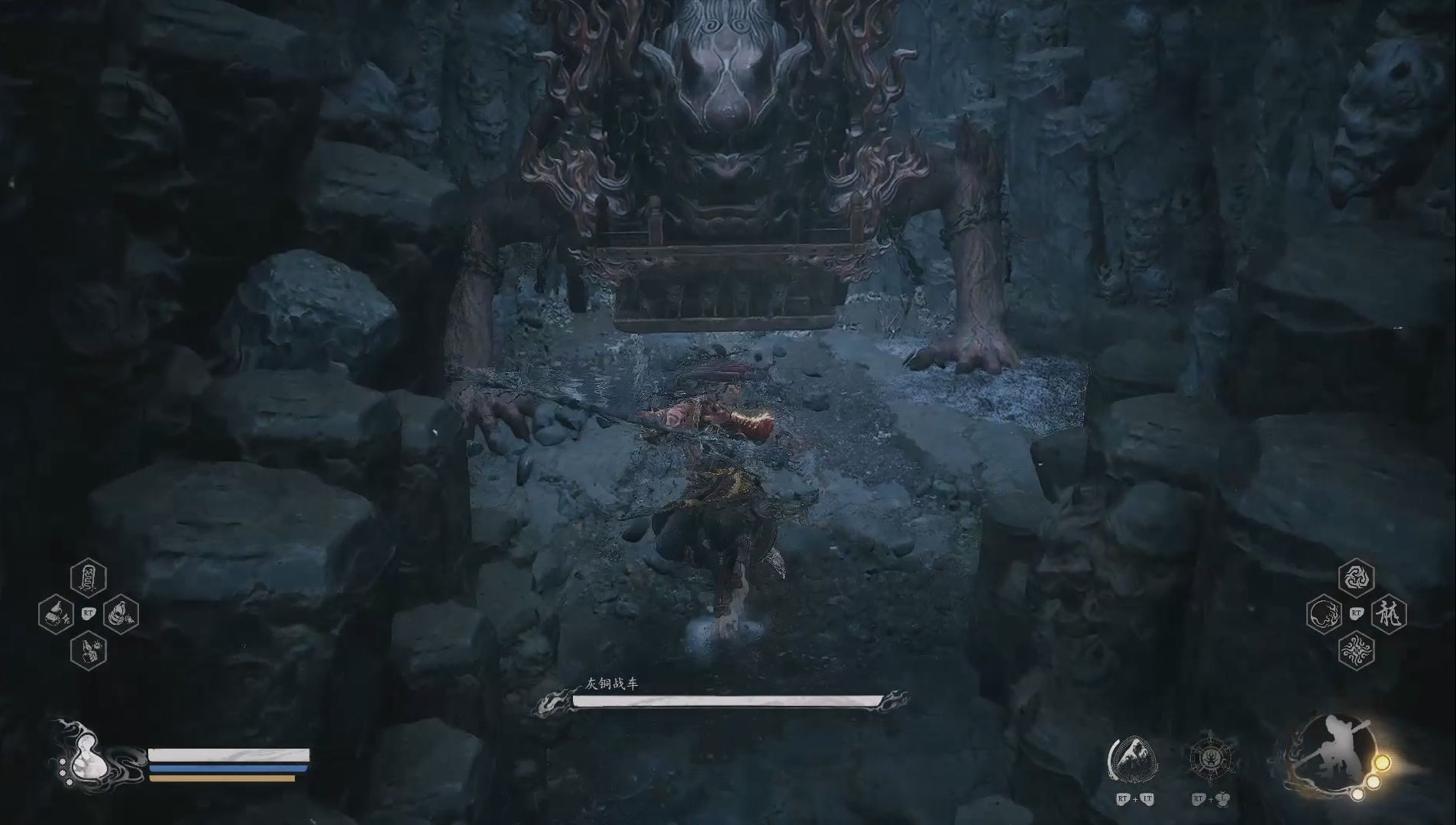The image size is (1456, 825).
Task: Cast the swirling triple-knot spell
Action: 1356,578
